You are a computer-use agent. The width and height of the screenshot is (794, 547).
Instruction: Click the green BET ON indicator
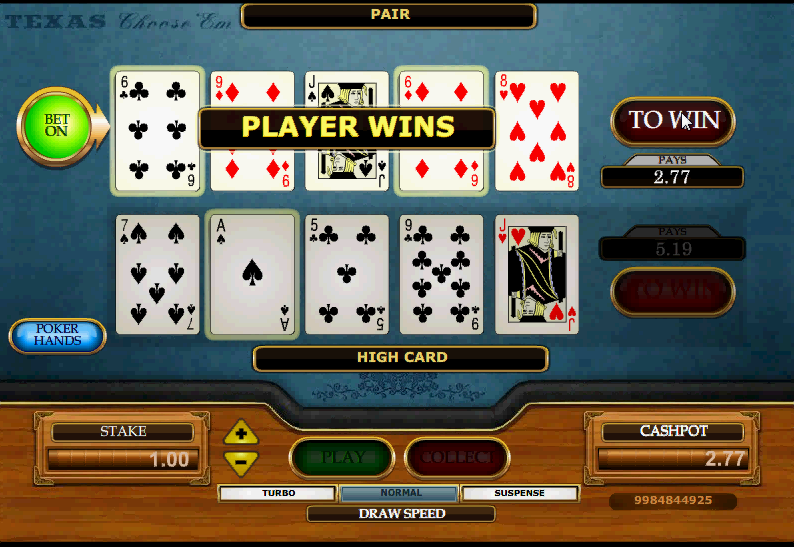tap(56, 125)
